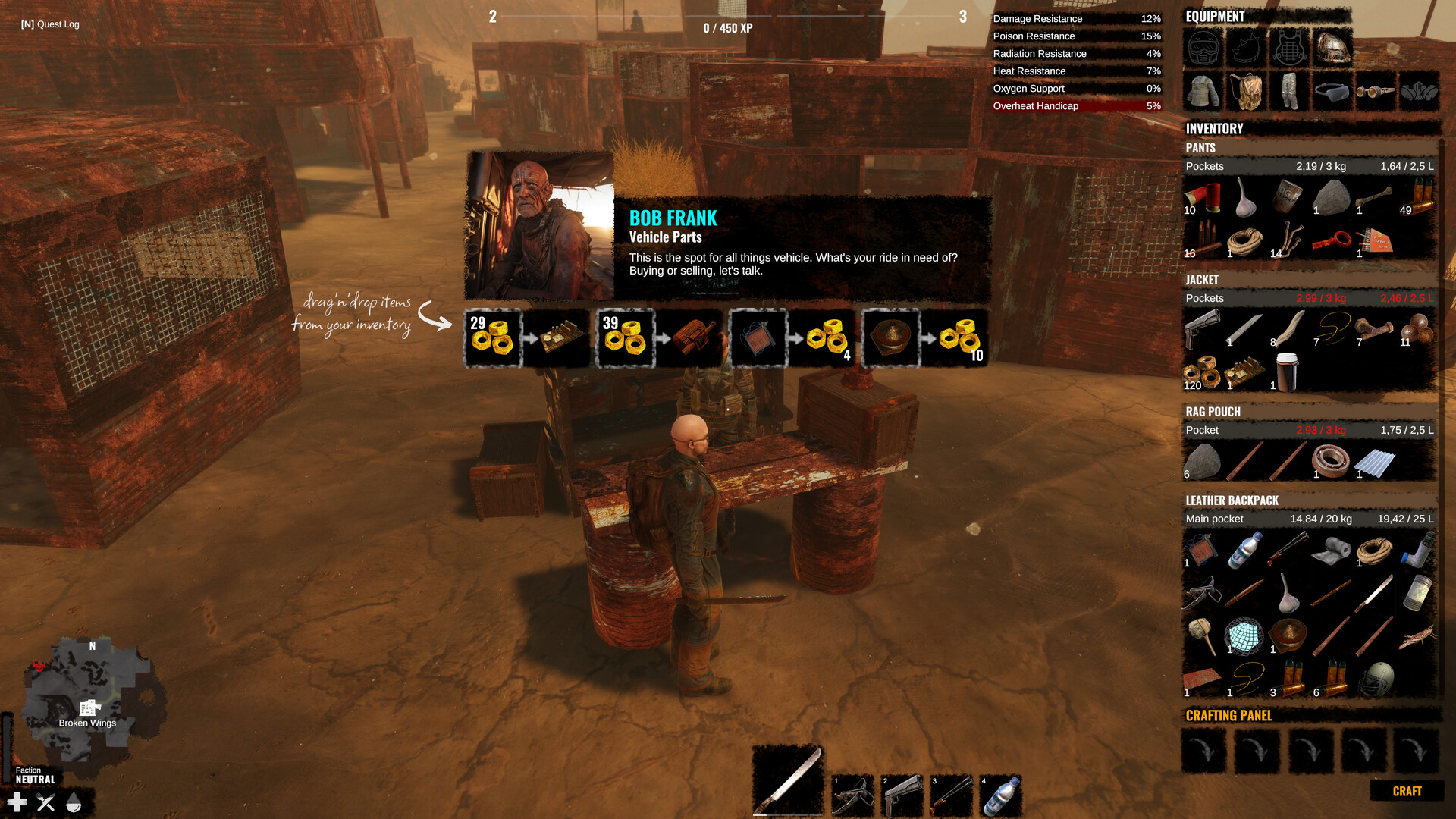Select the camouflage jacket in Equipment
The height and width of the screenshot is (819, 1456).
pos(1205,90)
